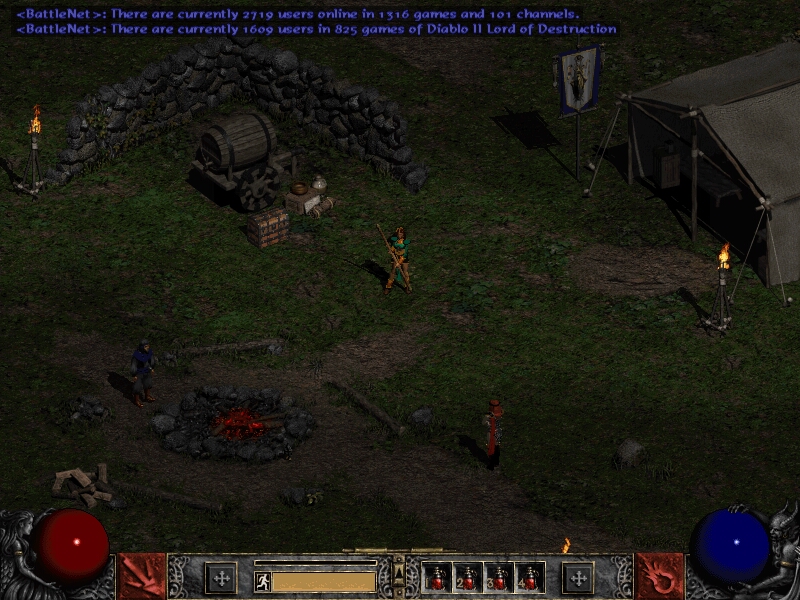800x600 pixels.
Task: Drink the healing potion in belt slot 3
Action: point(498,577)
